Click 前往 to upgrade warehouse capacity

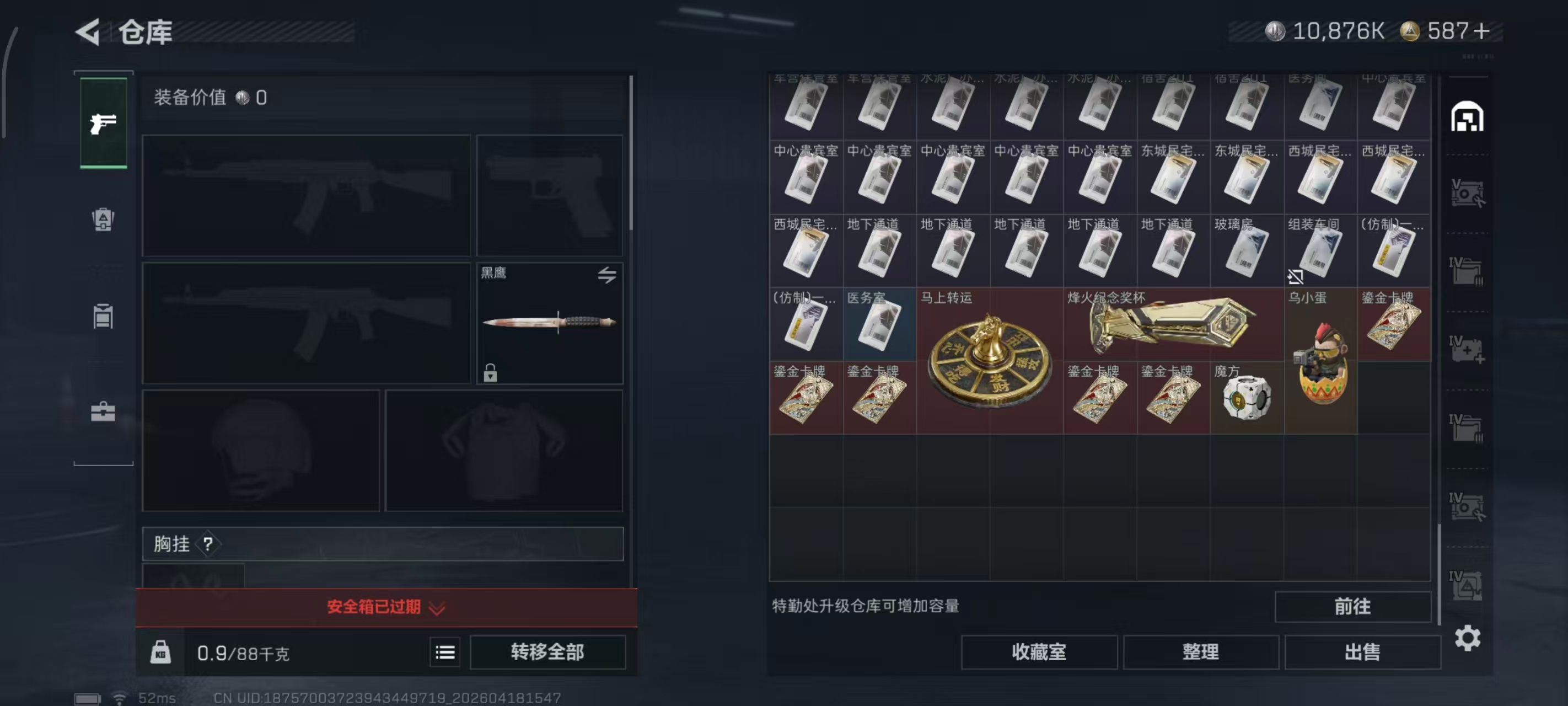point(1352,607)
